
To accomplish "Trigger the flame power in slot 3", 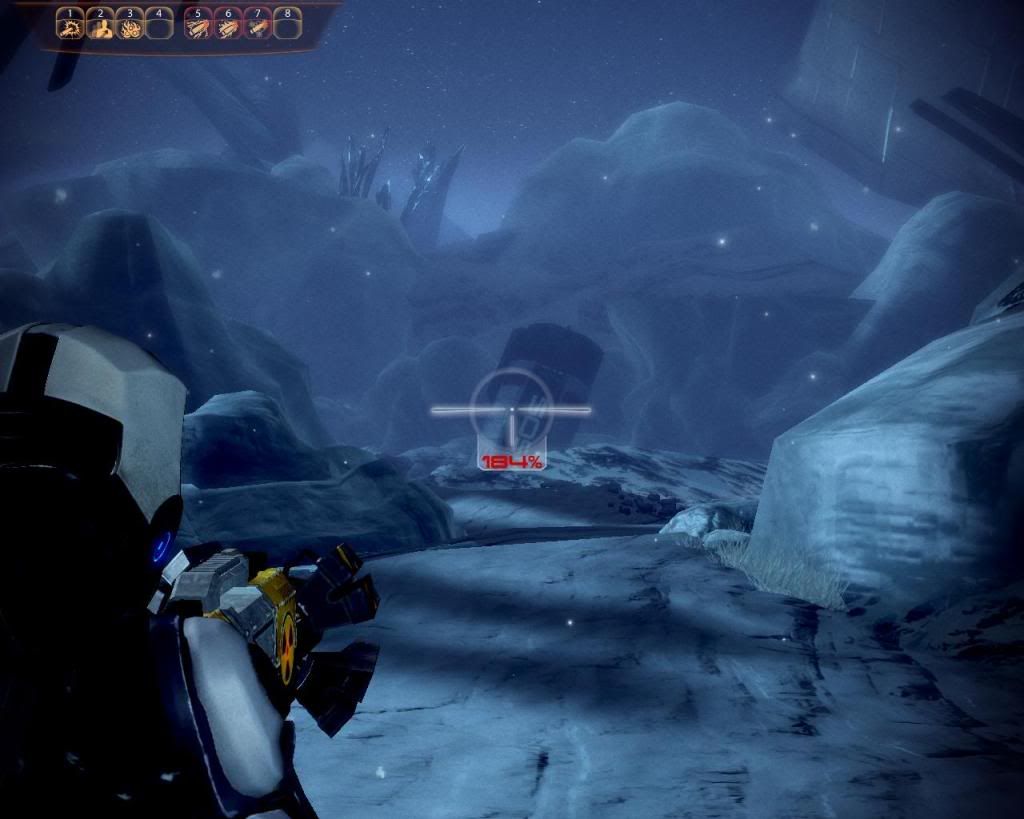I will pyautogui.click(x=129, y=28).
